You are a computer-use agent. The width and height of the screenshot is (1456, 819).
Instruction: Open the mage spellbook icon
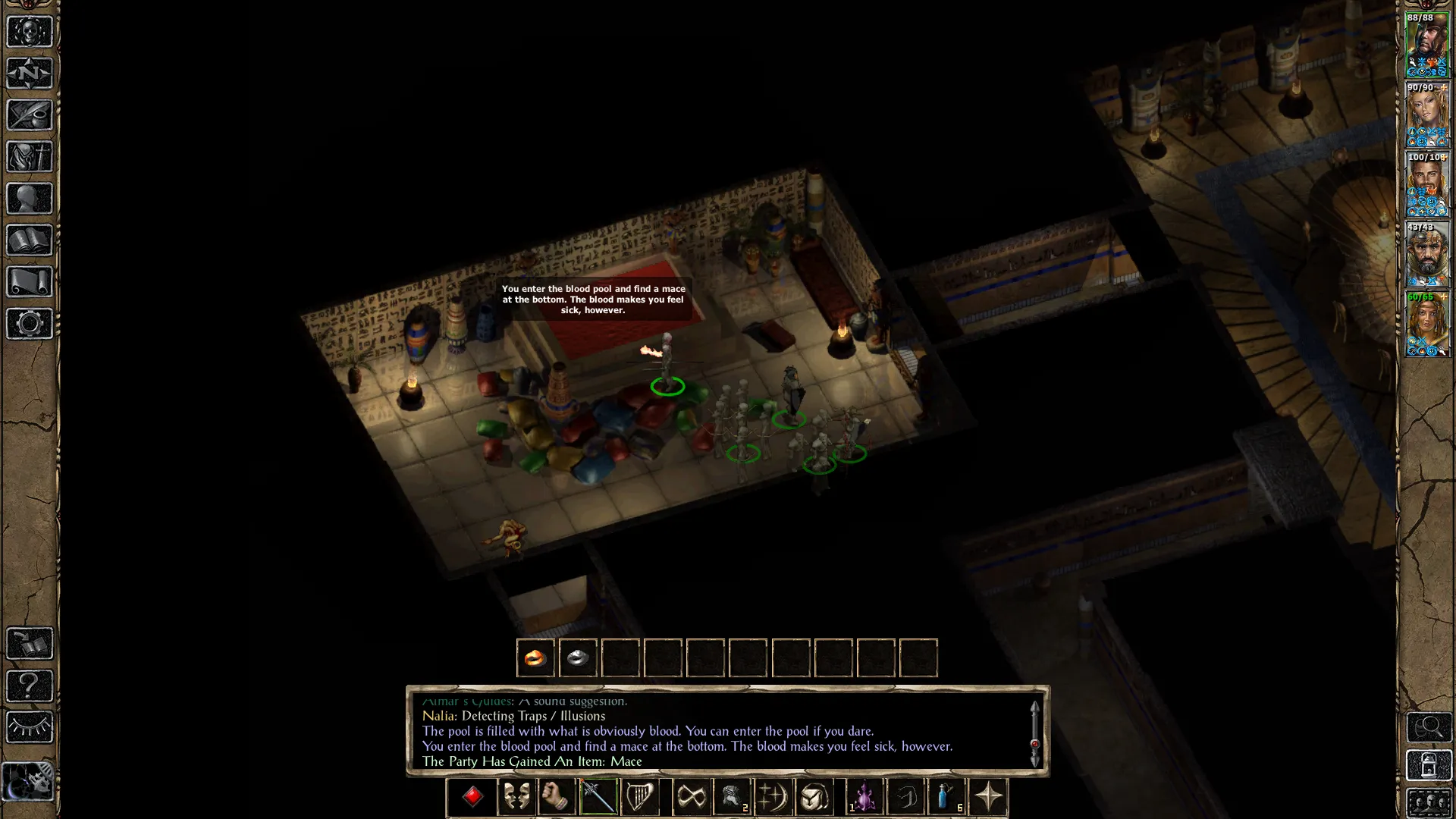coord(30,240)
